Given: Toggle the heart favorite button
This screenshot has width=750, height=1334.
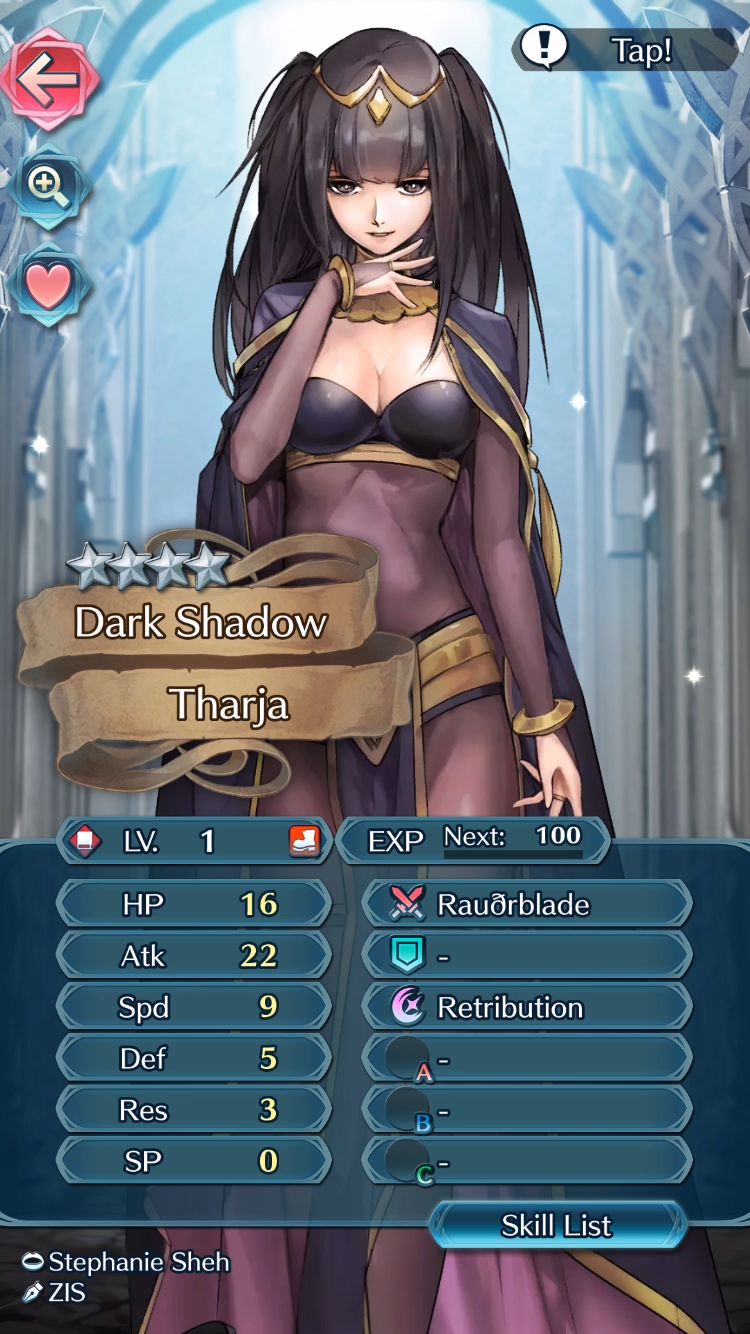Looking at the screenshot, I should pyautogui.click(x=48, y=287).
